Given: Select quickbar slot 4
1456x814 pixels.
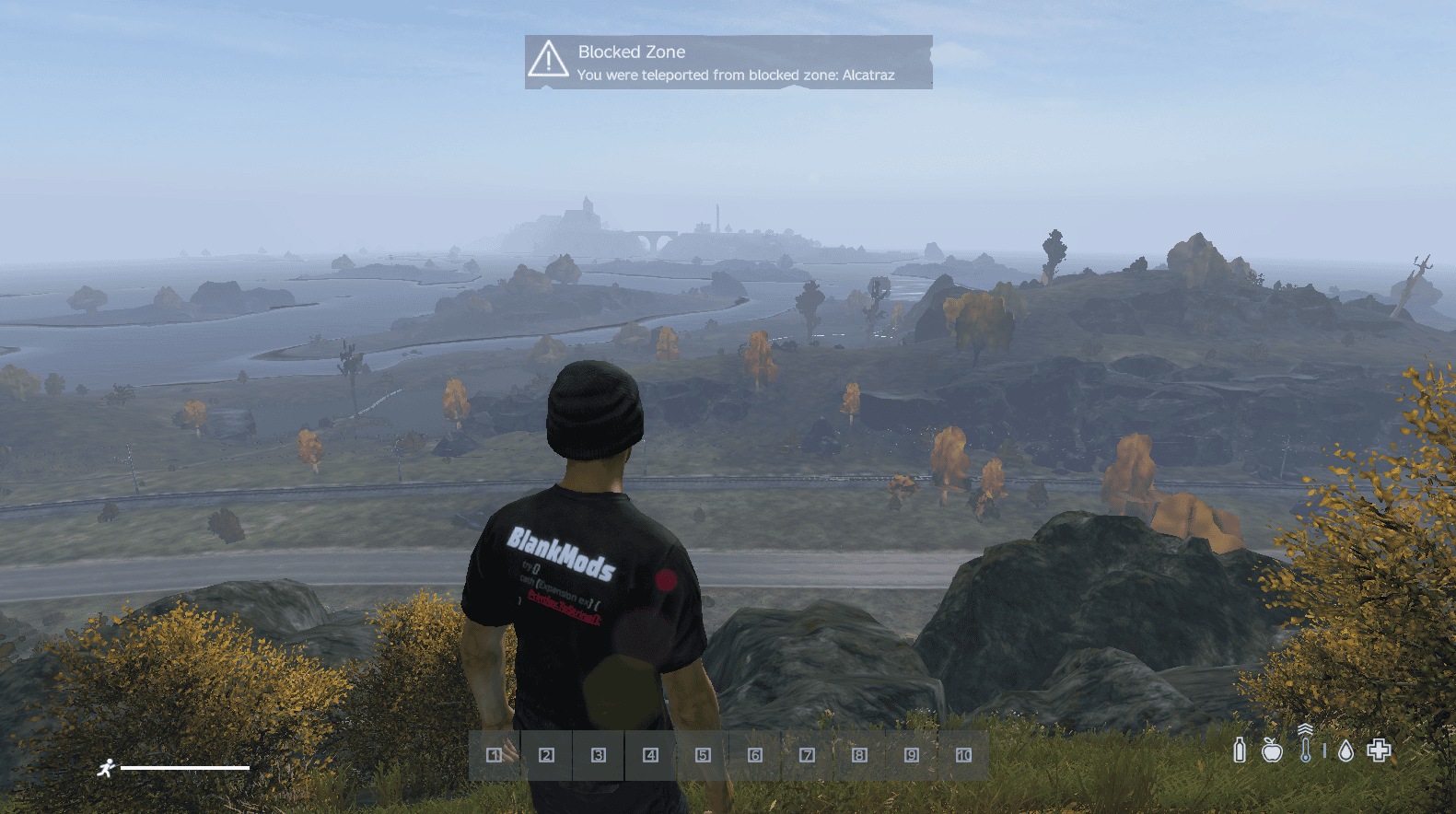Looking at the screenshot, I should pyautogui.click(x=652, y=755).
